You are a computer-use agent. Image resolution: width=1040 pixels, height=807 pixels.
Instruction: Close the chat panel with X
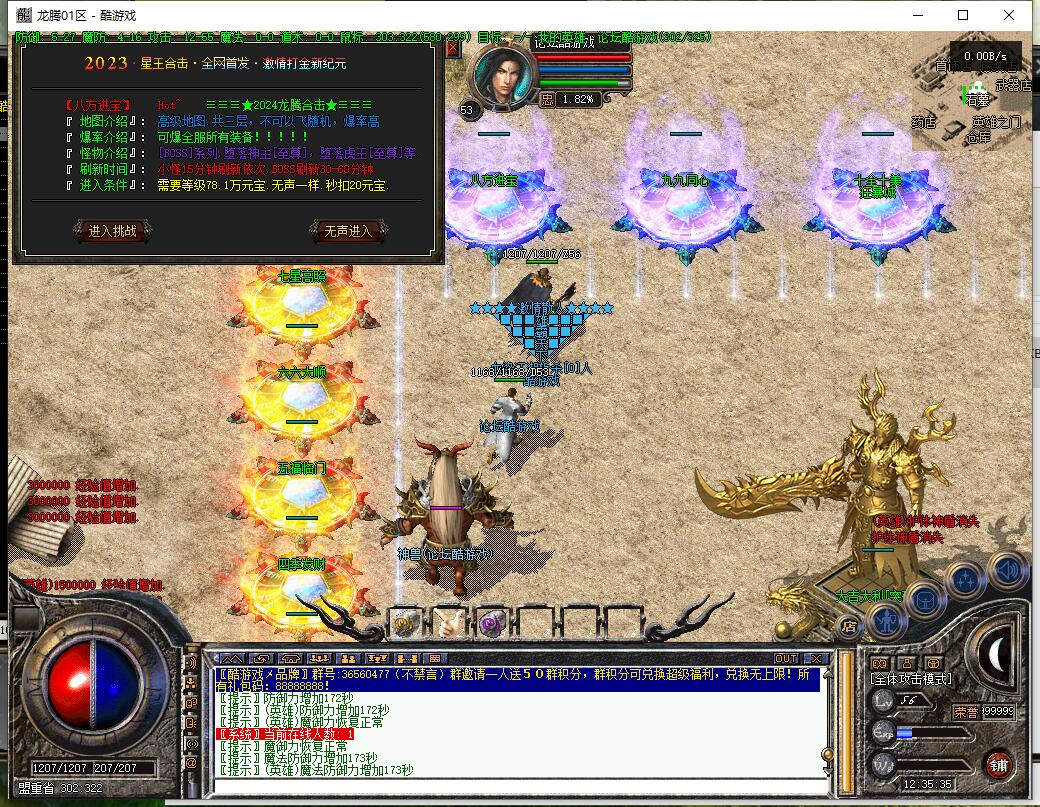point(816,658)
